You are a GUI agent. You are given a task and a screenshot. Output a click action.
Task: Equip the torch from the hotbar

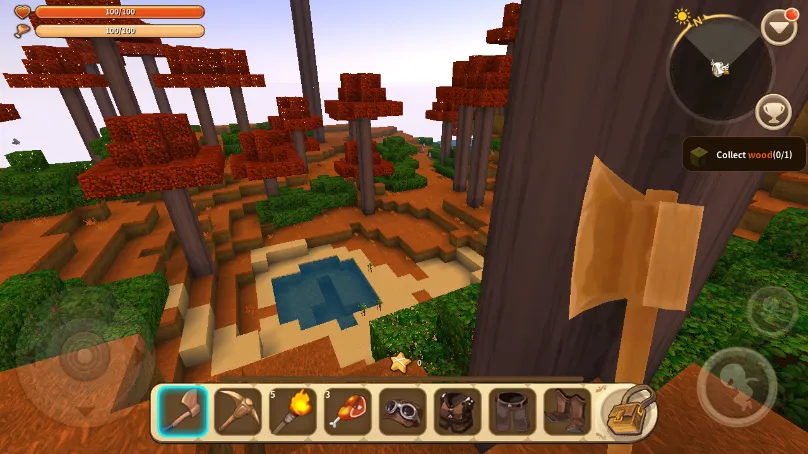pyautogui.click(x=293, y=411)
